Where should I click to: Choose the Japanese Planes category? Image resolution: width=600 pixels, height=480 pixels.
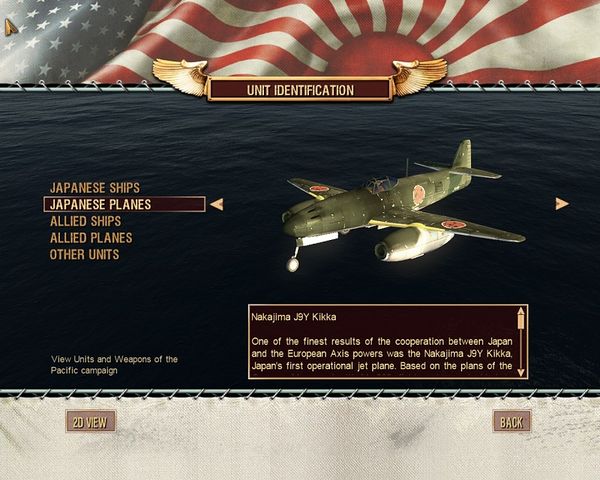[x=100, y=204]
